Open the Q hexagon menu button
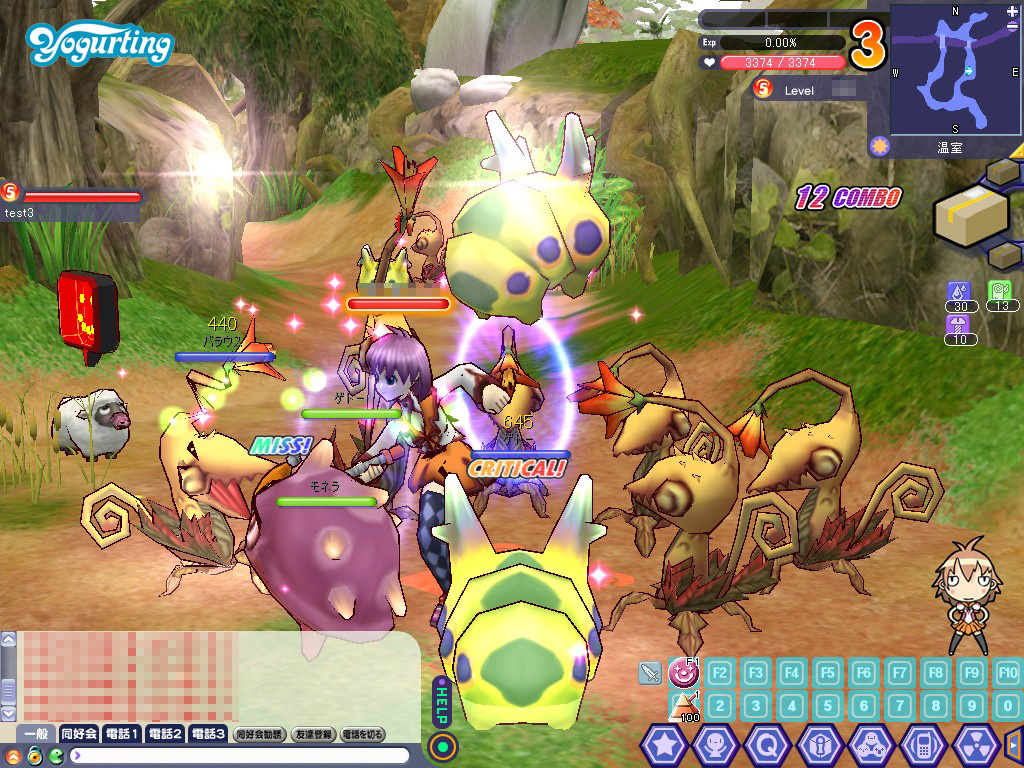The image size is (1024, 768). (766, 745)
